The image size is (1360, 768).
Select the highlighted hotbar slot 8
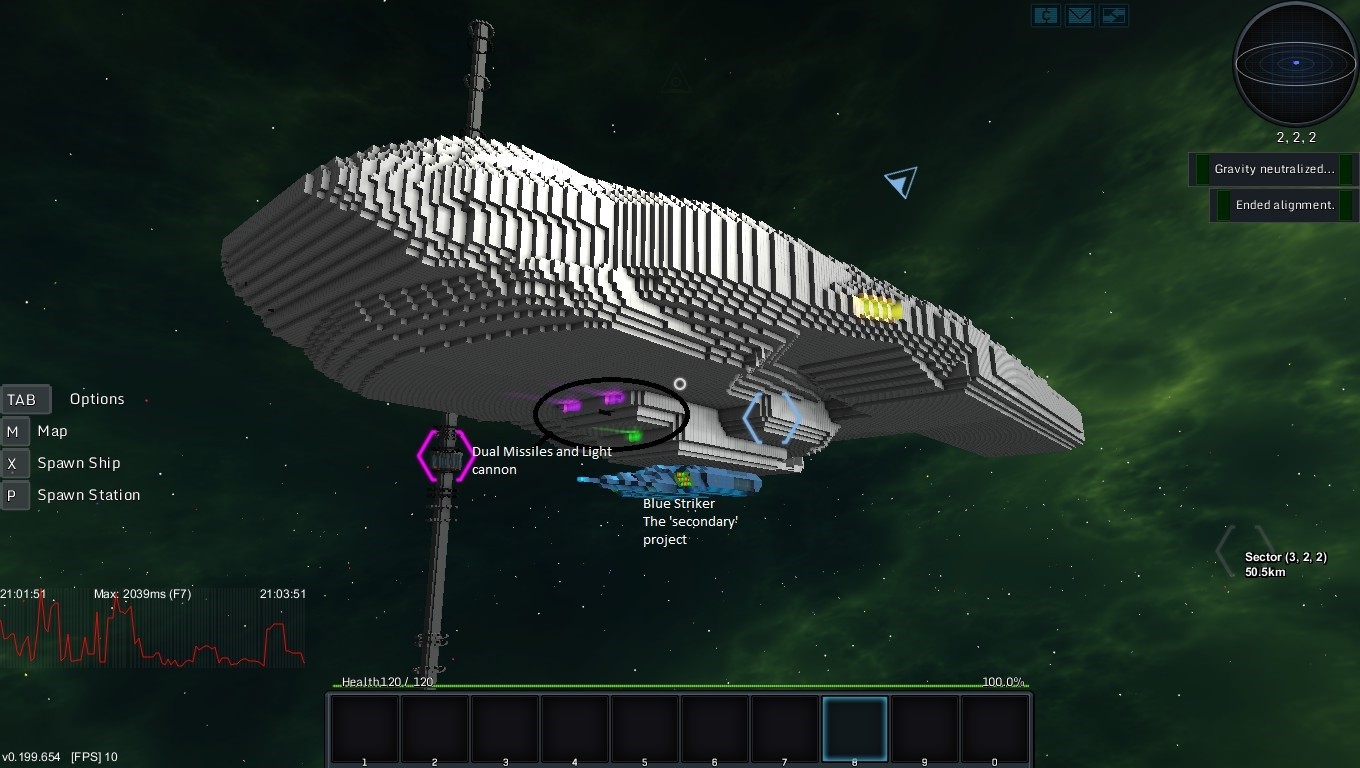pyautogui.click(x=854, y=729)
